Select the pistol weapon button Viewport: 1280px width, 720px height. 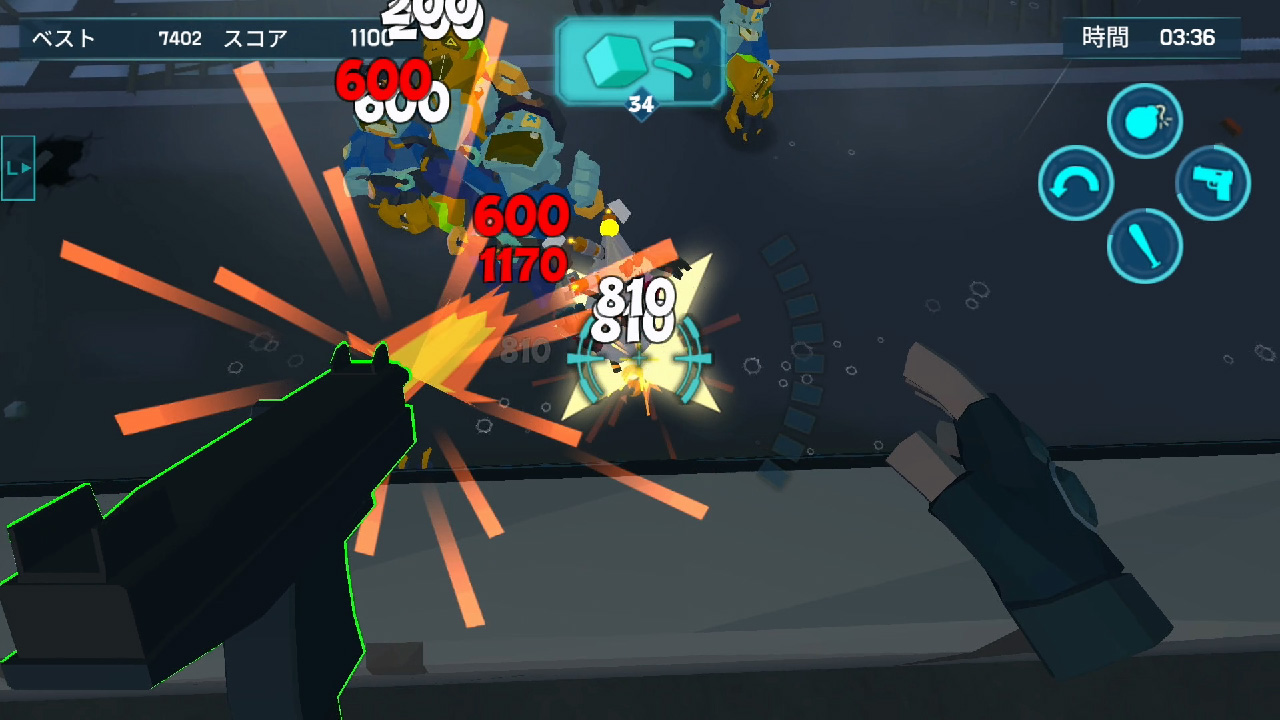pos(1213,184)
